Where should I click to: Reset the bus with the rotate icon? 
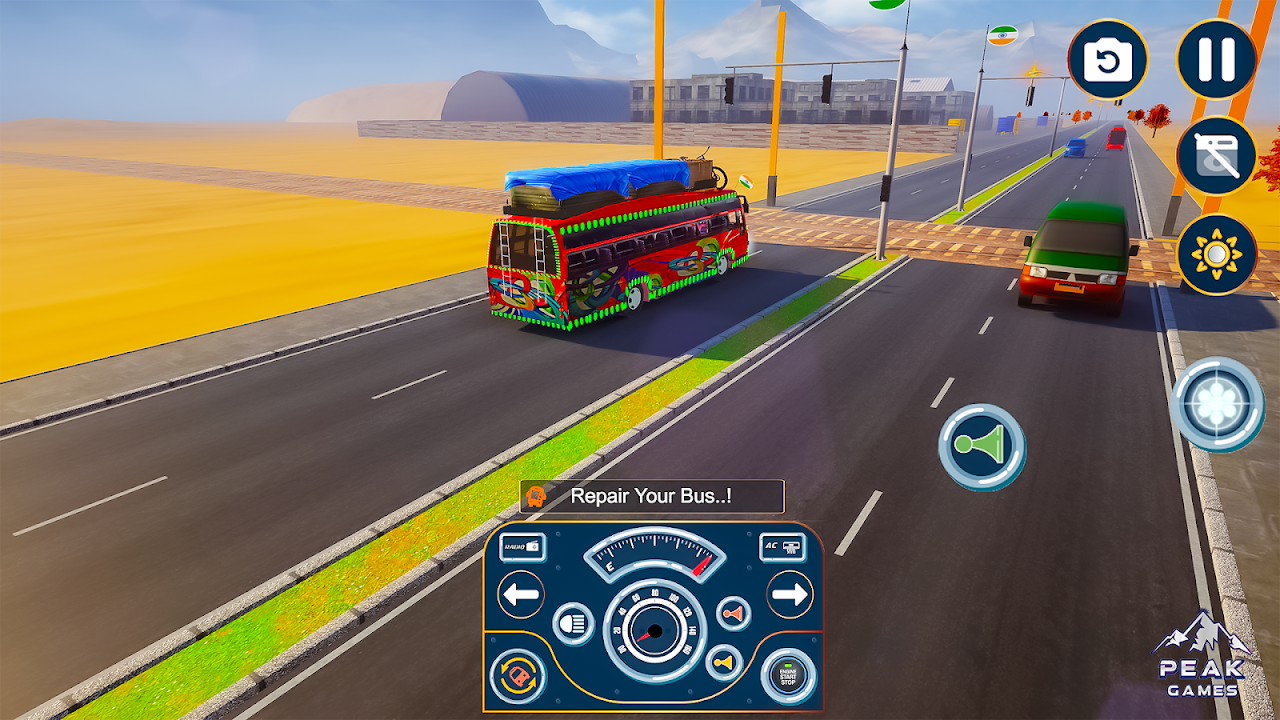[x=518, y=677]
